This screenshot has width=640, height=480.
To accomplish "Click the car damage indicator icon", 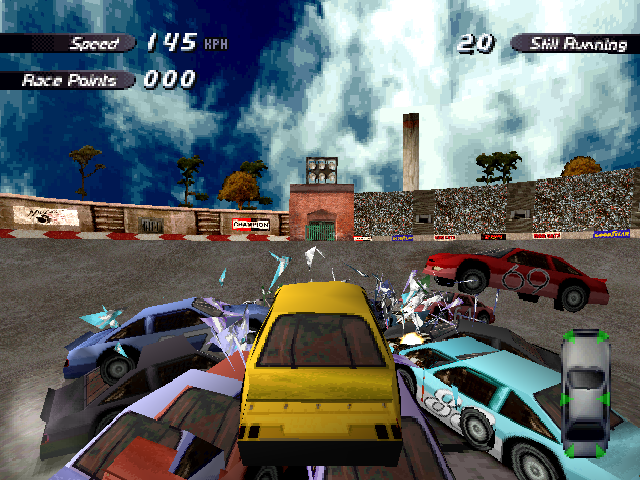I will 585,393.
